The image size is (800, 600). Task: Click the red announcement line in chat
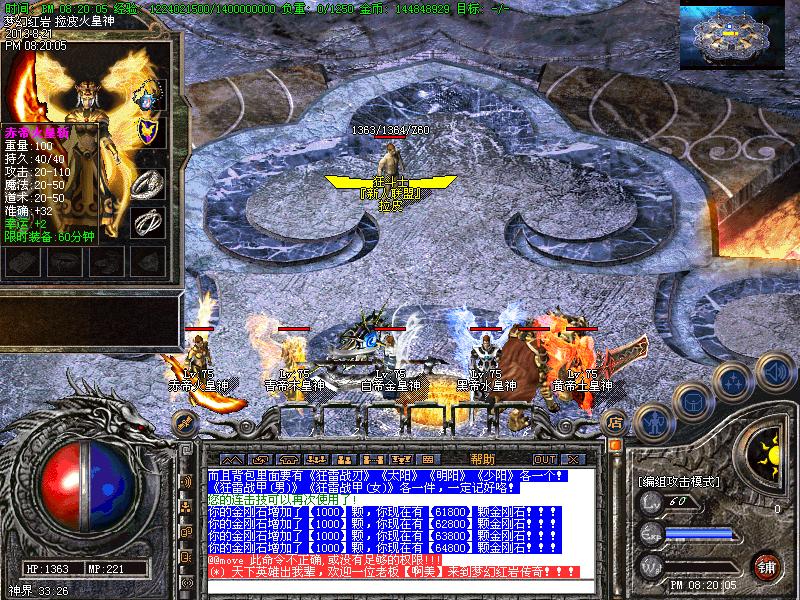pyautogui.click(x=392, y=572)
